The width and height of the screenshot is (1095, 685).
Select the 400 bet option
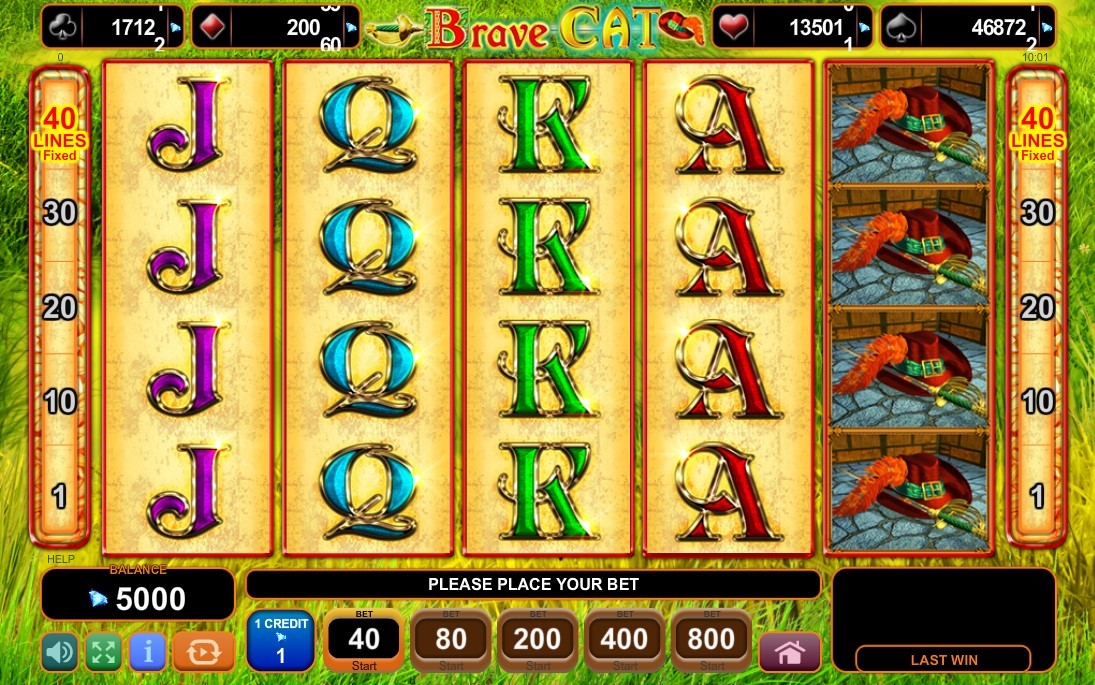click(x=625, y=640)
